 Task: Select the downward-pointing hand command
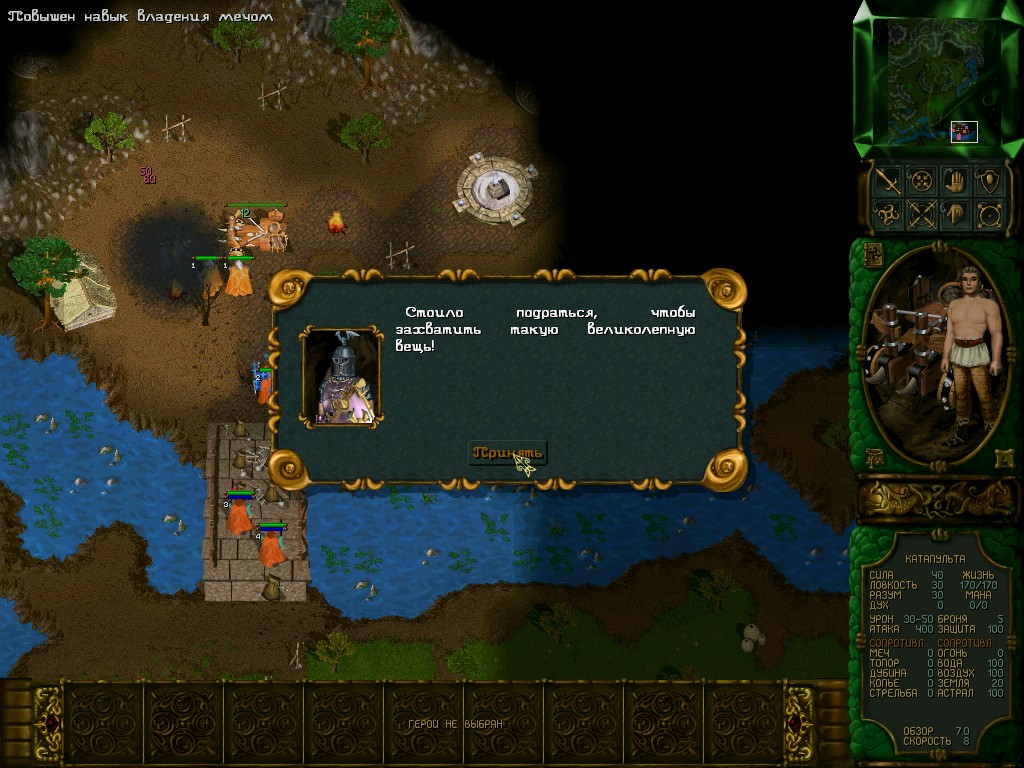pos(955,214)
